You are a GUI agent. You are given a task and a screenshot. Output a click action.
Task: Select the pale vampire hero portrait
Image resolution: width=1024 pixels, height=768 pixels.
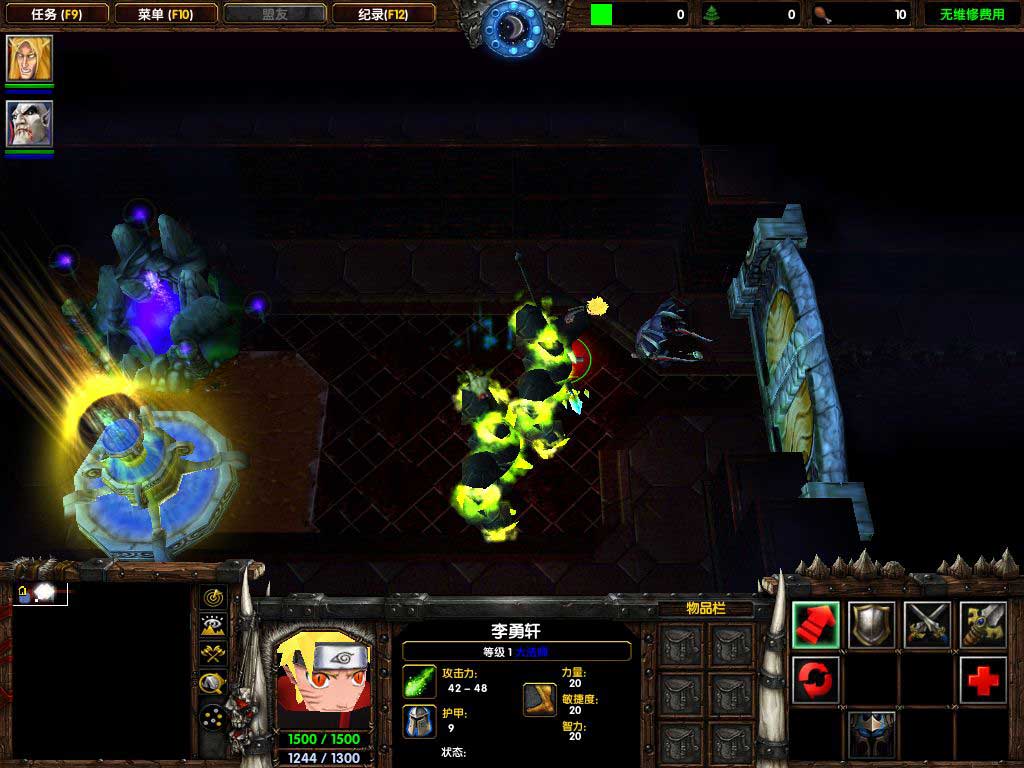click(x=29, y=123)
